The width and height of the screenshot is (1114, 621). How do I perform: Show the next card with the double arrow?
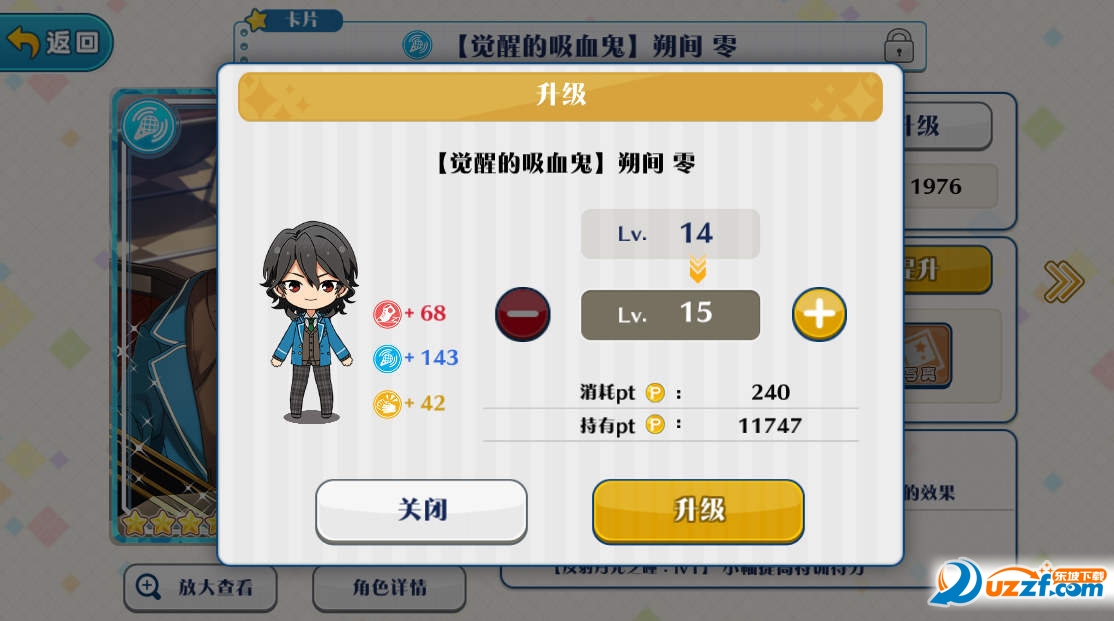(x=1062, y=282)
